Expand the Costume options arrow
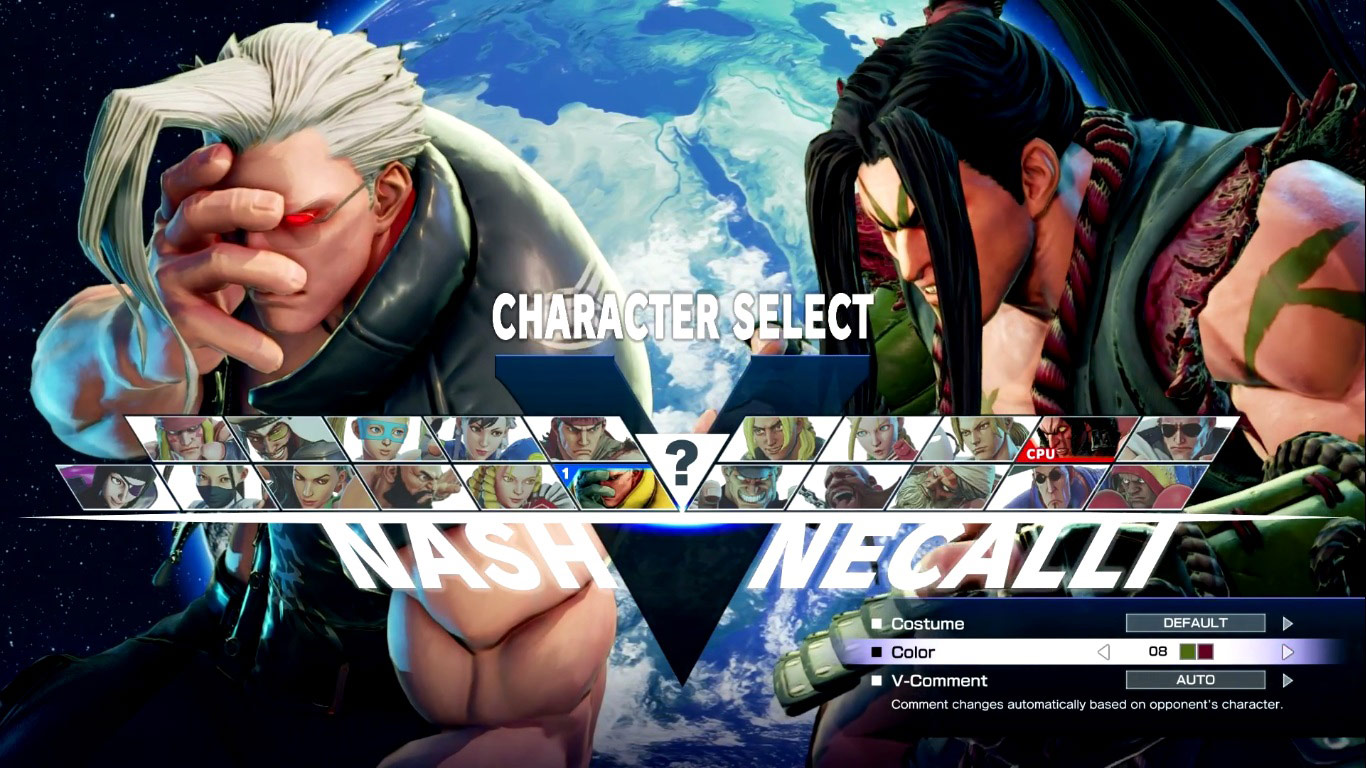This screenshot has width=1366, height=768. pyautogui.click(x=1290, y=623)
